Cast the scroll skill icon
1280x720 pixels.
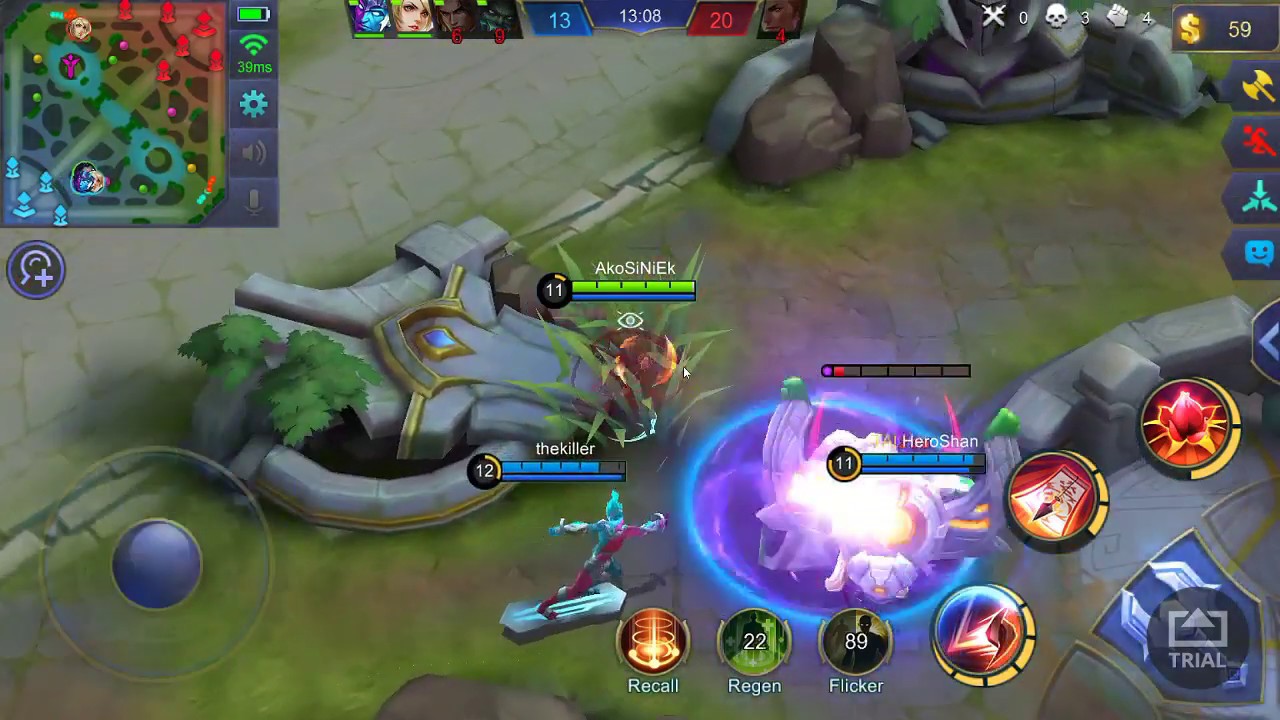[x=1056, y=501]
